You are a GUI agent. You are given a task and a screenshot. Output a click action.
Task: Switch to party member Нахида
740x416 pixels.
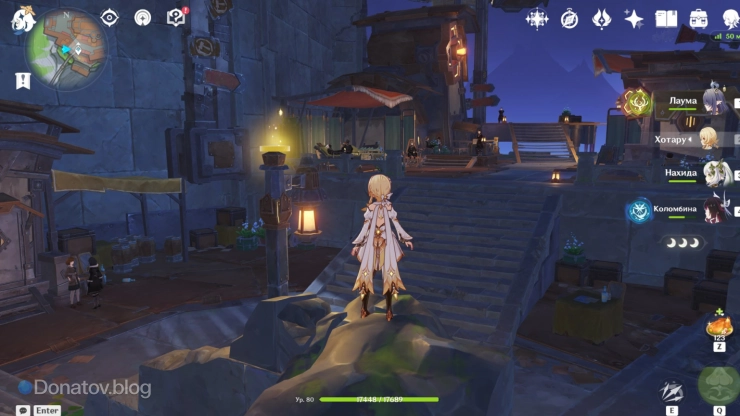(712, 173)
